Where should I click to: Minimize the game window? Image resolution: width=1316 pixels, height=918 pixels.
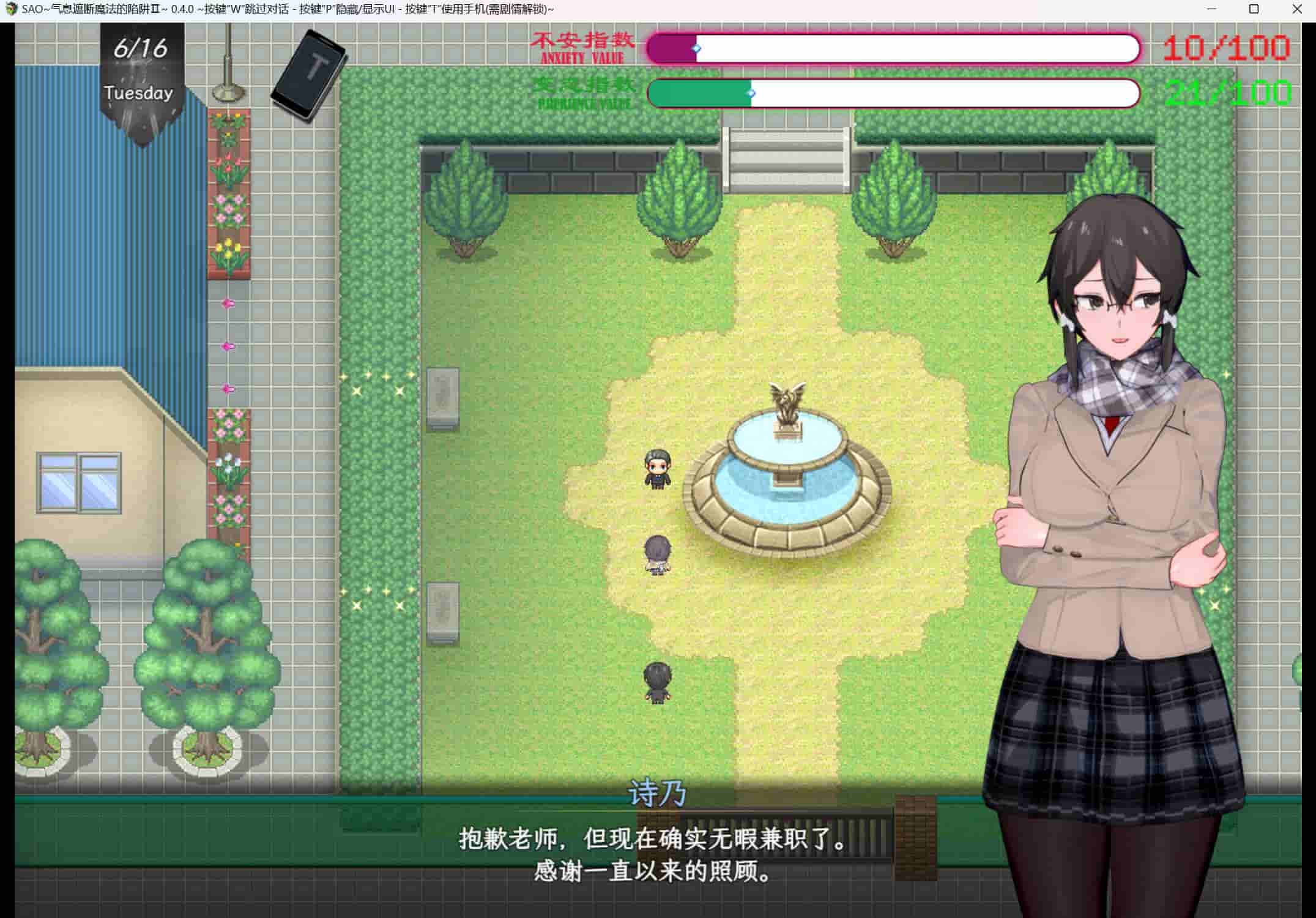tap(1211, 9)
